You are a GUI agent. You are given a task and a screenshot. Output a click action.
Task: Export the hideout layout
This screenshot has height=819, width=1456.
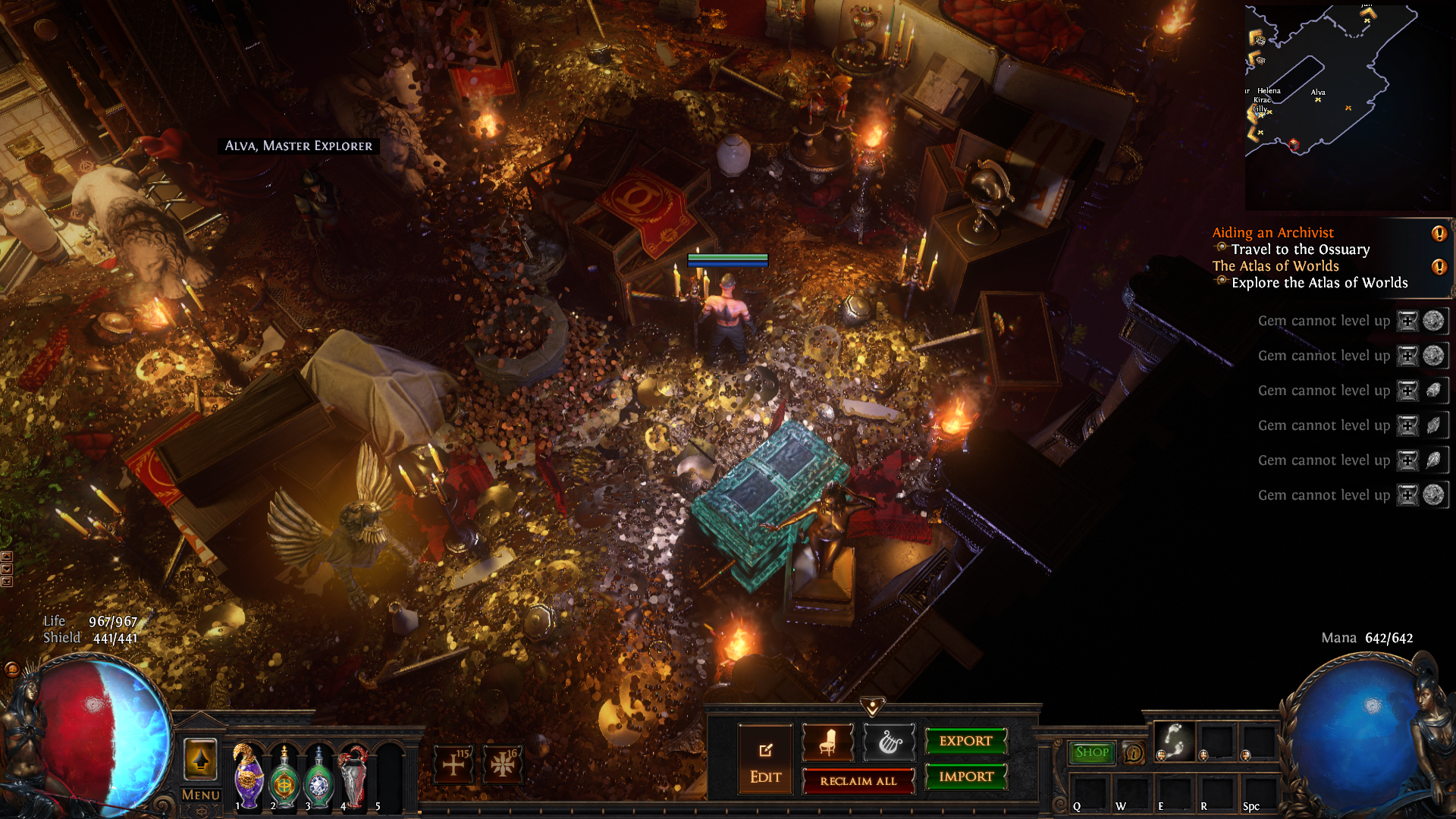(965, 741)
